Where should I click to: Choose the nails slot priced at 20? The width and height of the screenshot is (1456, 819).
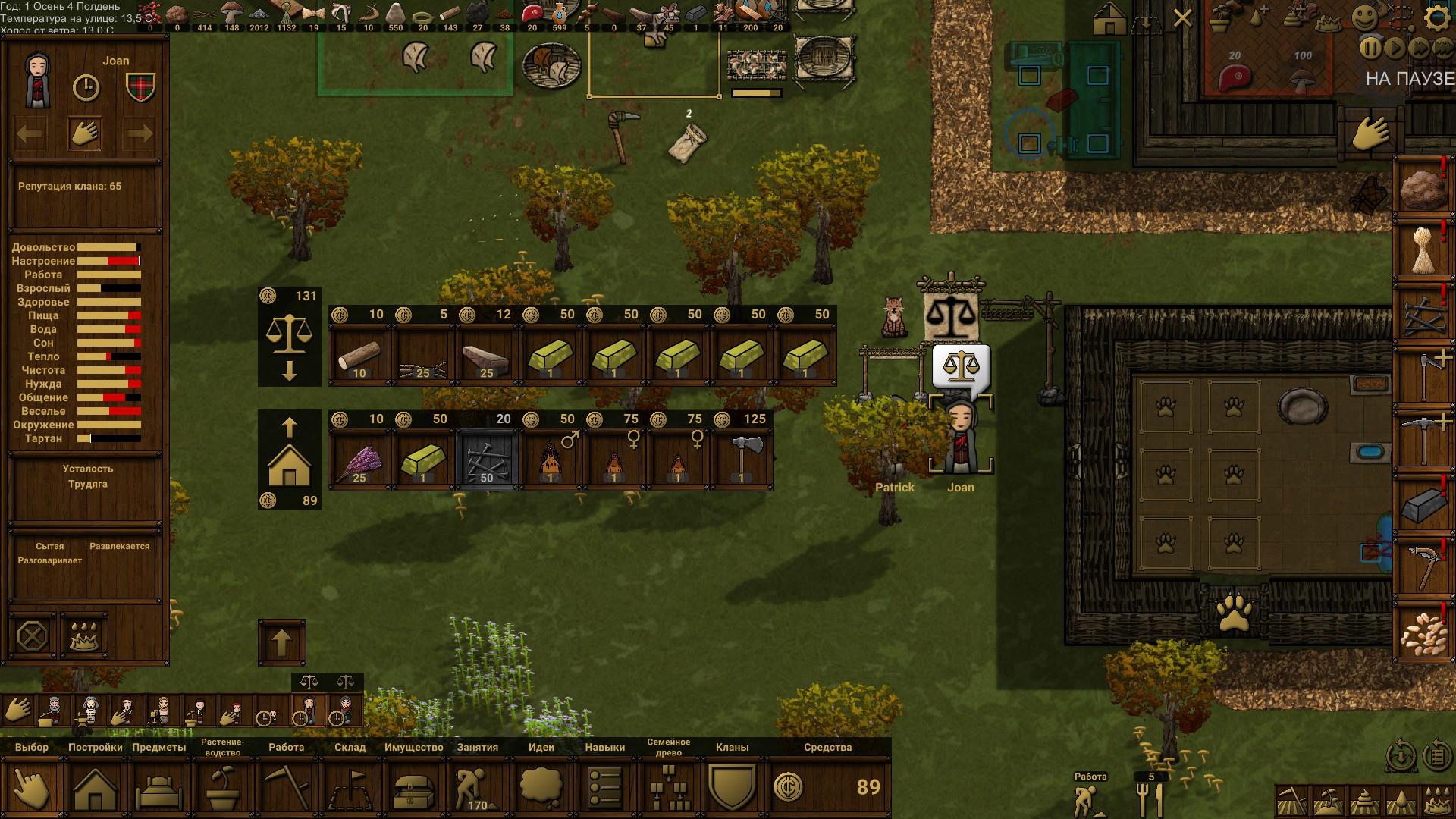pos(487,460)
